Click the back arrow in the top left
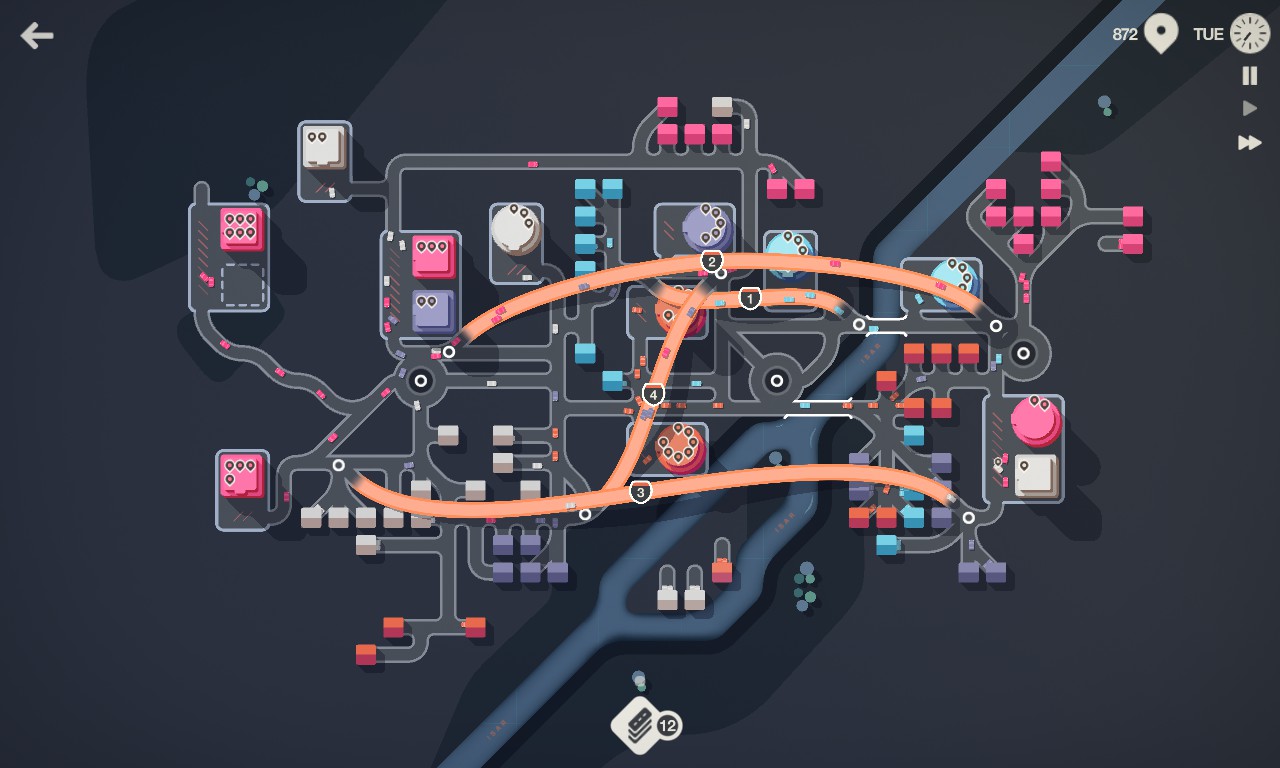 (36, 35)
